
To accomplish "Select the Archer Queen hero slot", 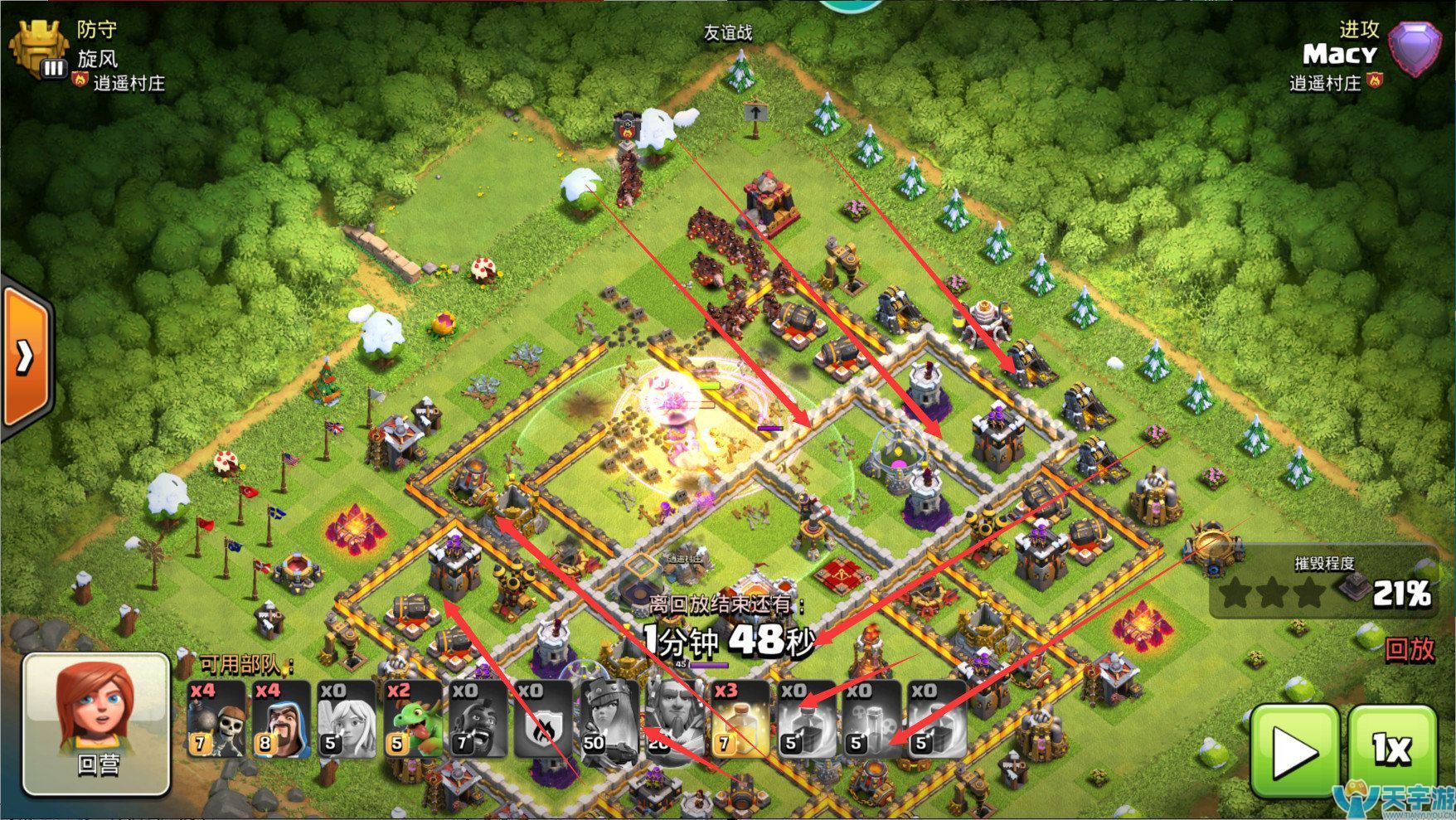I will (x=609, y=719).
